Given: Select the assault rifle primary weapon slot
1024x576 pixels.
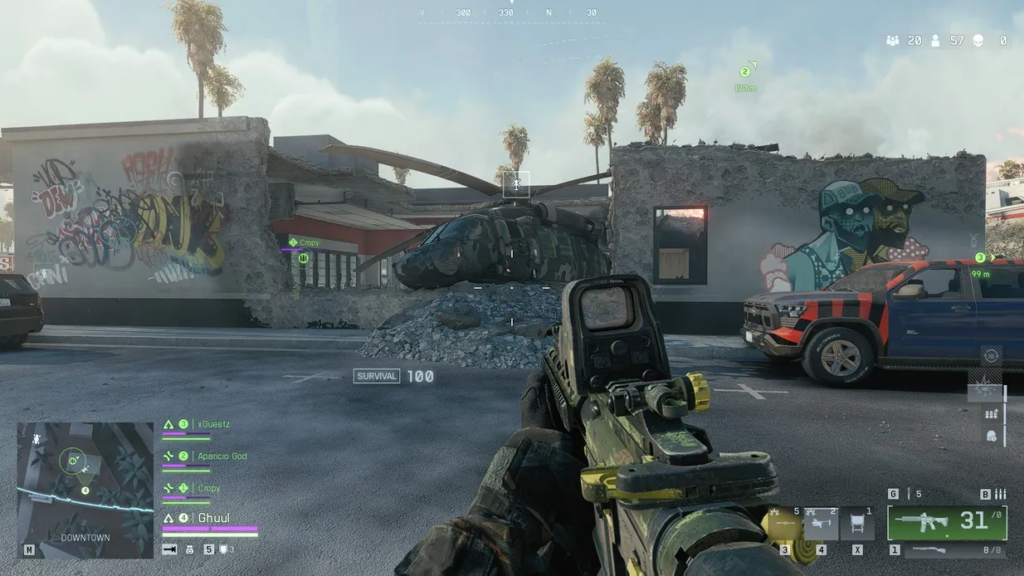Looking at the screenshot, I should pyautogui.click(x=945, y=522).
